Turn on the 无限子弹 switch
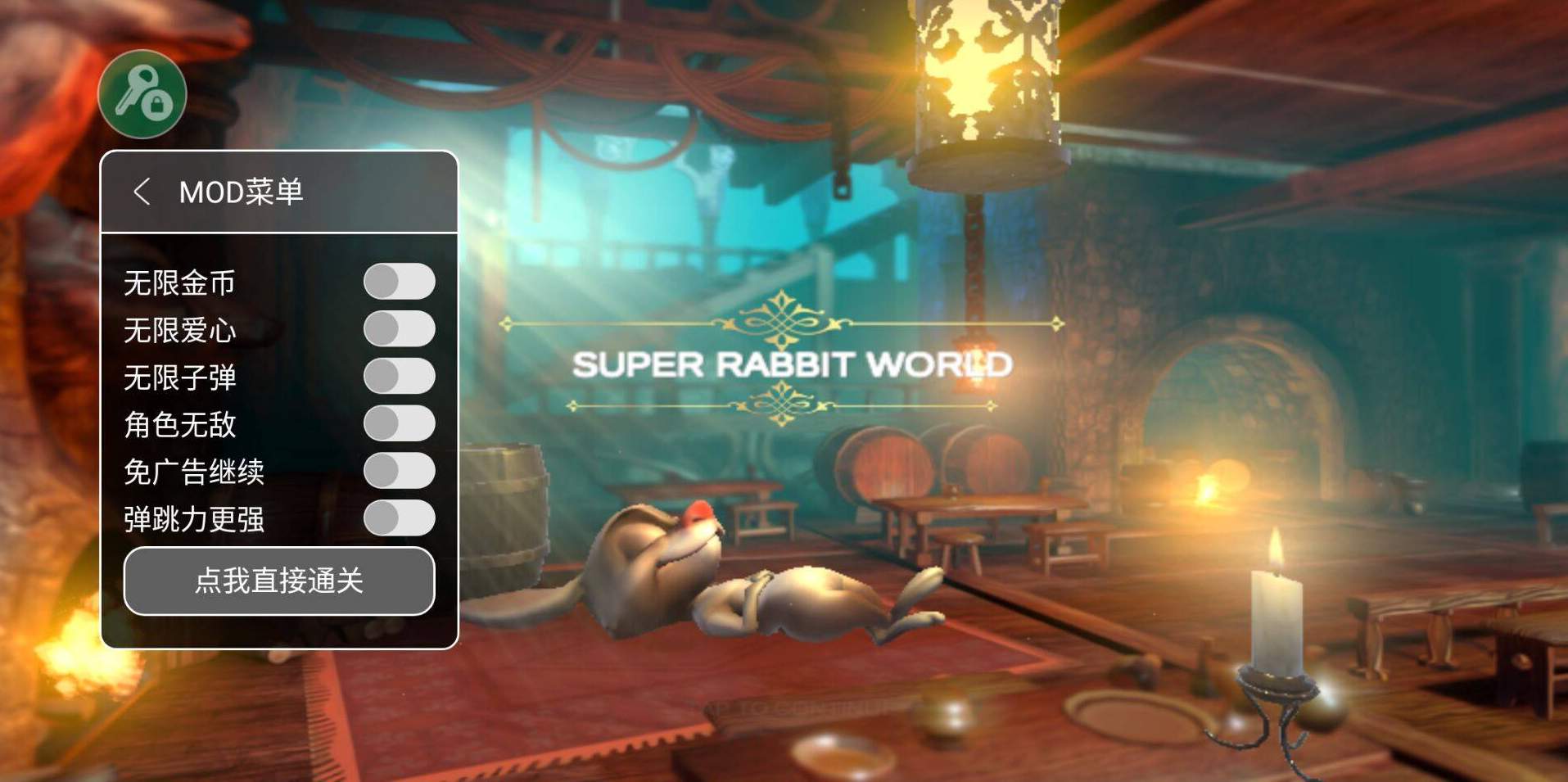This screenshot has height=782, width=1568. (x=399, y=377)
